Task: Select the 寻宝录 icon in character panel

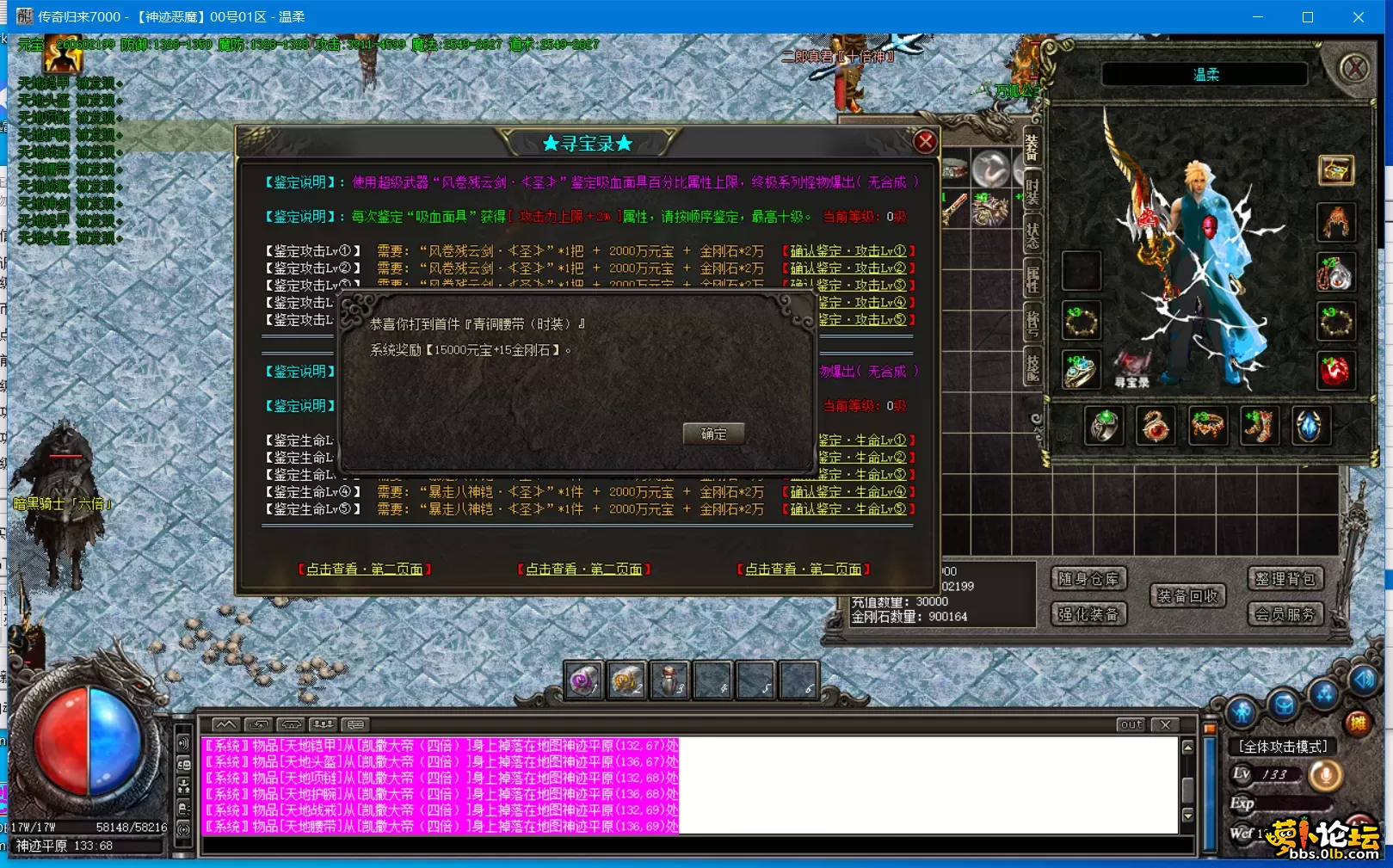Action: 1131,366
